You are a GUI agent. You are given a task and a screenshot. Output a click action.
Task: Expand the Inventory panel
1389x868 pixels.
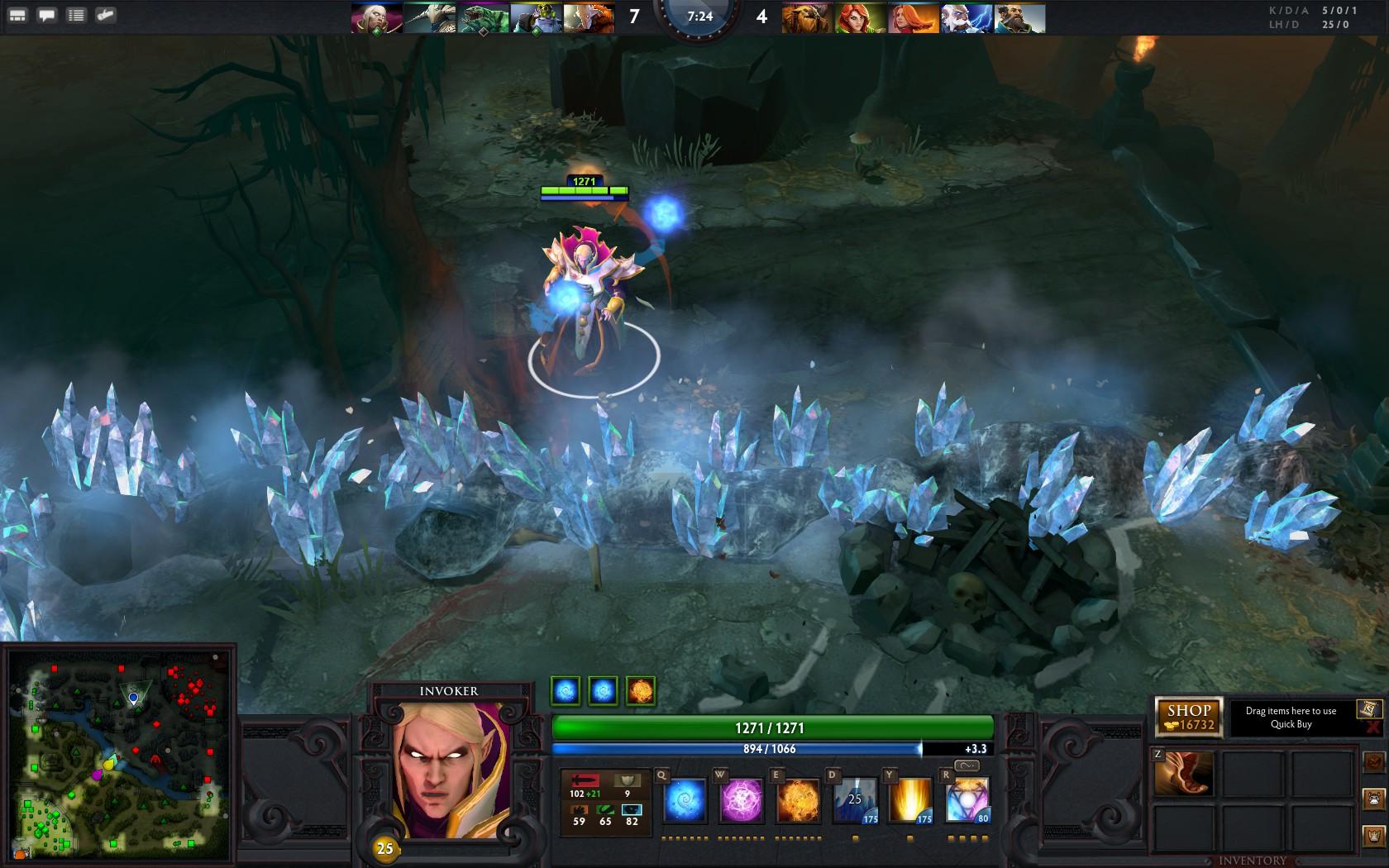[x=1252, y=861]
